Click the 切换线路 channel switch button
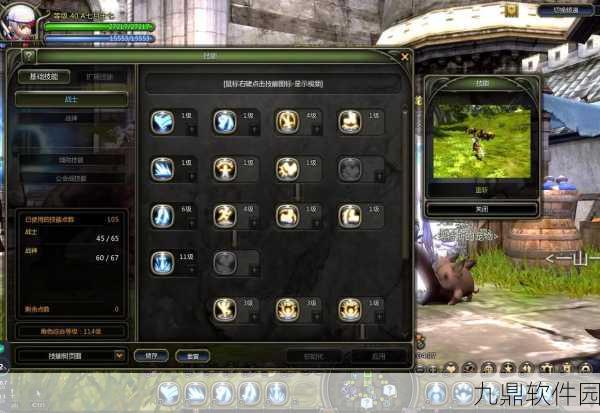 566,10
